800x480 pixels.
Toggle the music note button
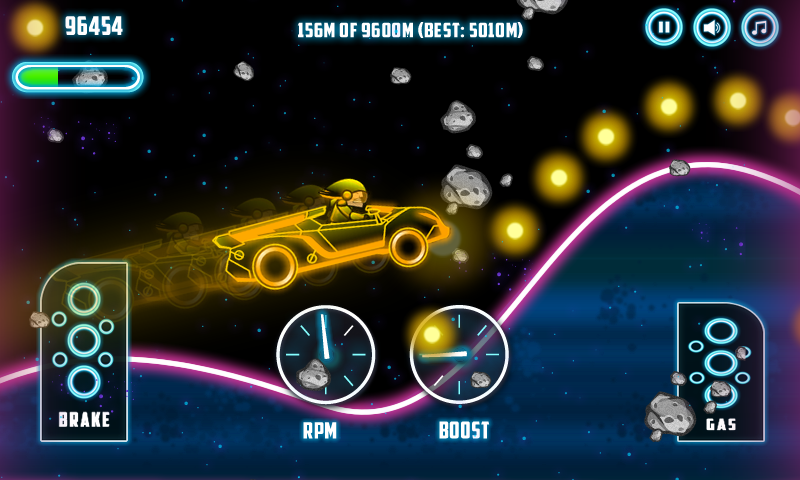point(760,27)
